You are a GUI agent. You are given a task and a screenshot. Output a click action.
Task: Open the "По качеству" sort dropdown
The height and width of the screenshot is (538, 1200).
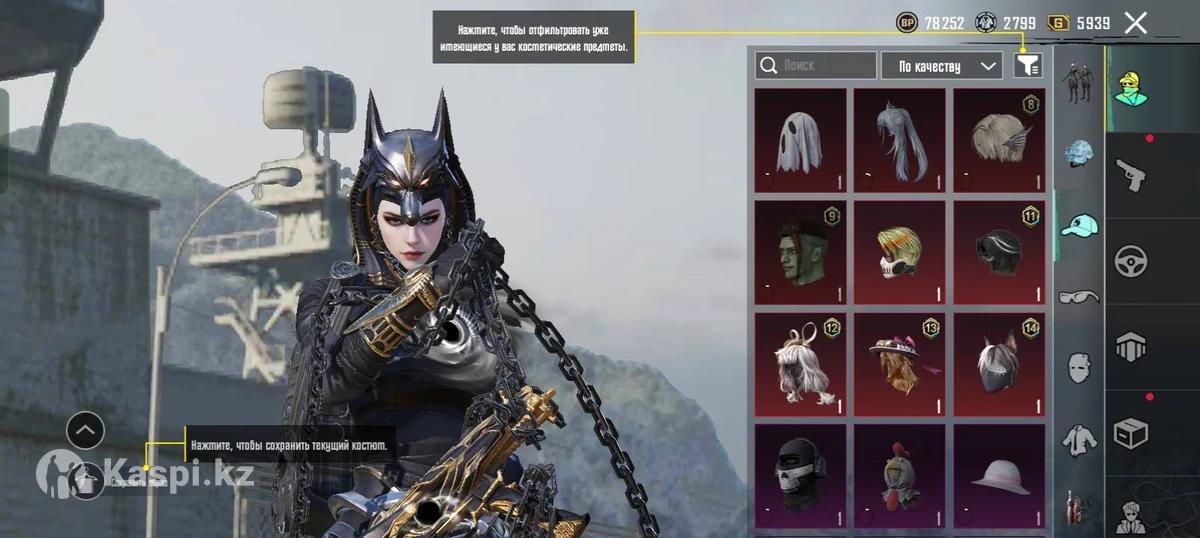[941, 66]
